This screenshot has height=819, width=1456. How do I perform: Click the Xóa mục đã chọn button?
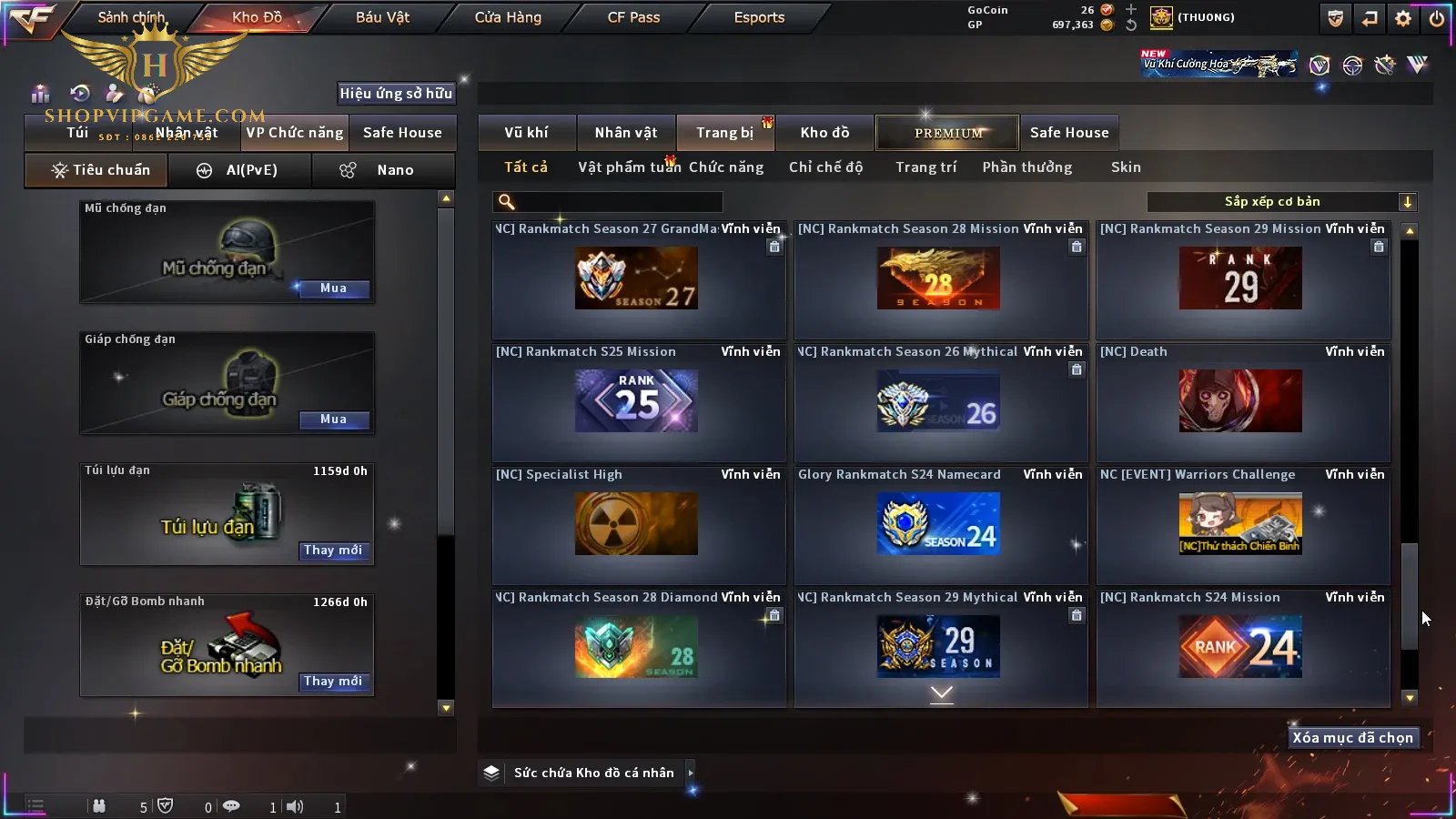[x=1352, y=738]
